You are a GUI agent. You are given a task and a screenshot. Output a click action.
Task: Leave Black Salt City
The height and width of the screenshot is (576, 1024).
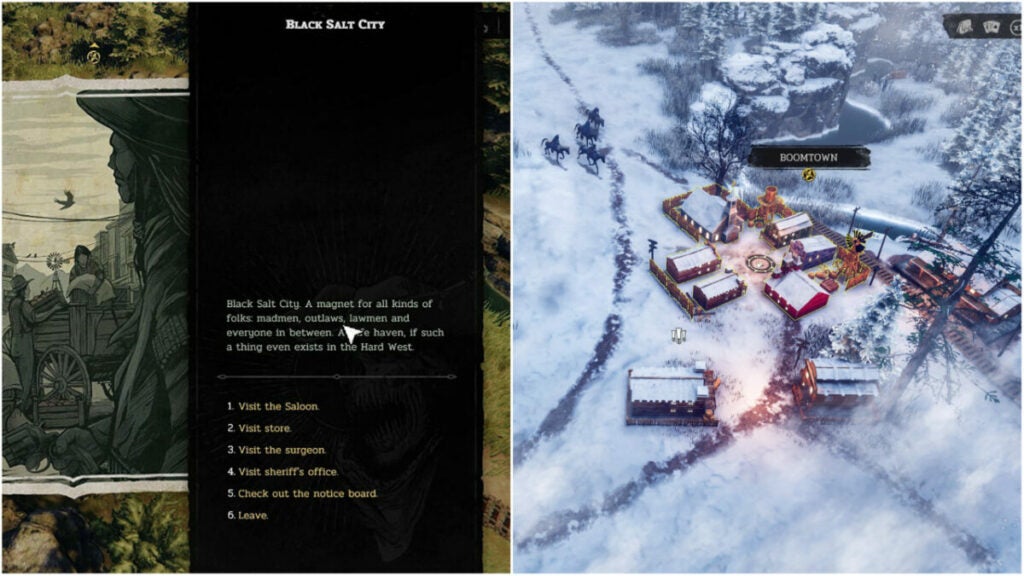(253, 516)
